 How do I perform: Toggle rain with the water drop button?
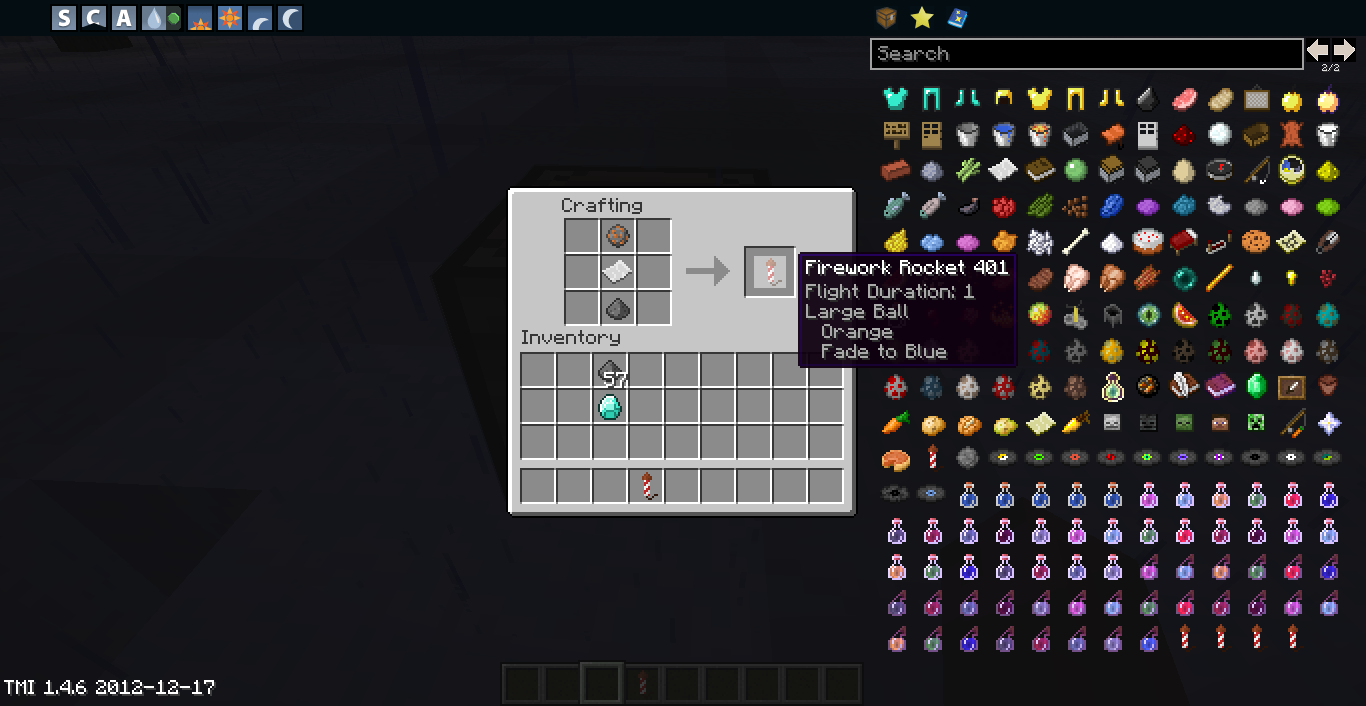click(155, 18)
